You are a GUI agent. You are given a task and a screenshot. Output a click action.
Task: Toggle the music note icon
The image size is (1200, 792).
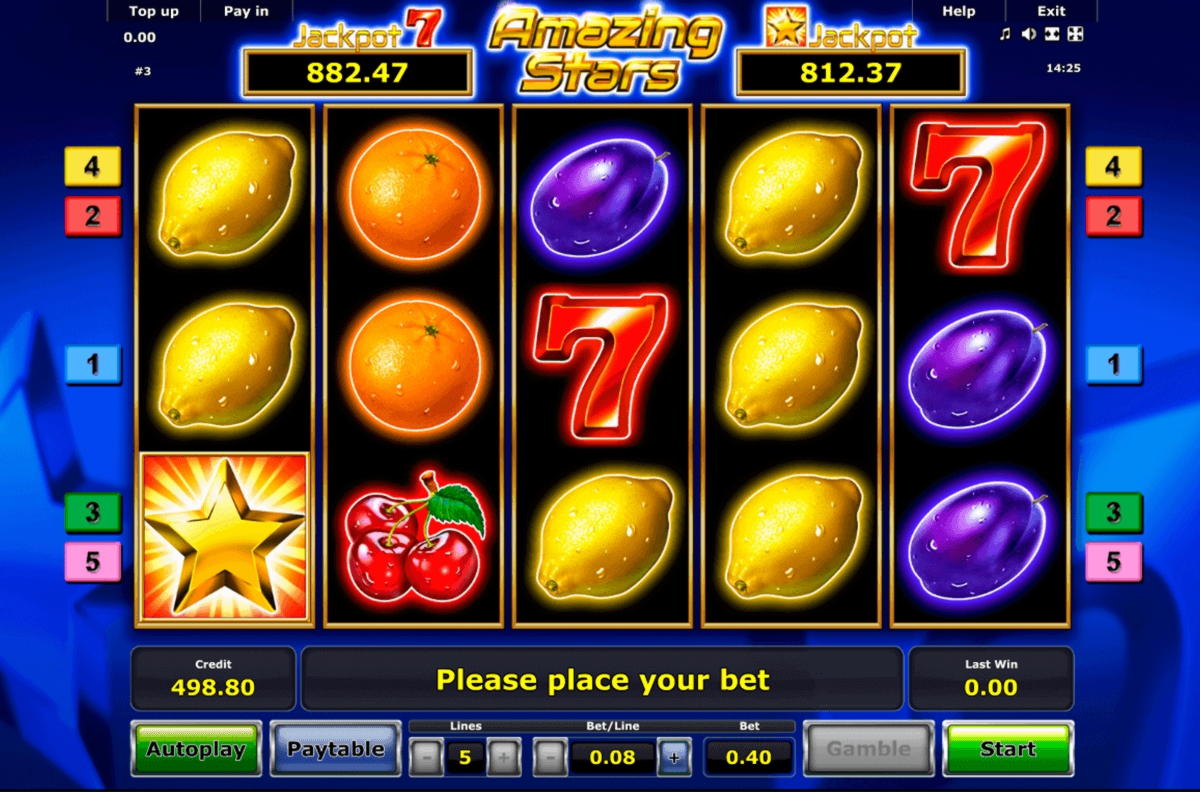[1005, 35]
